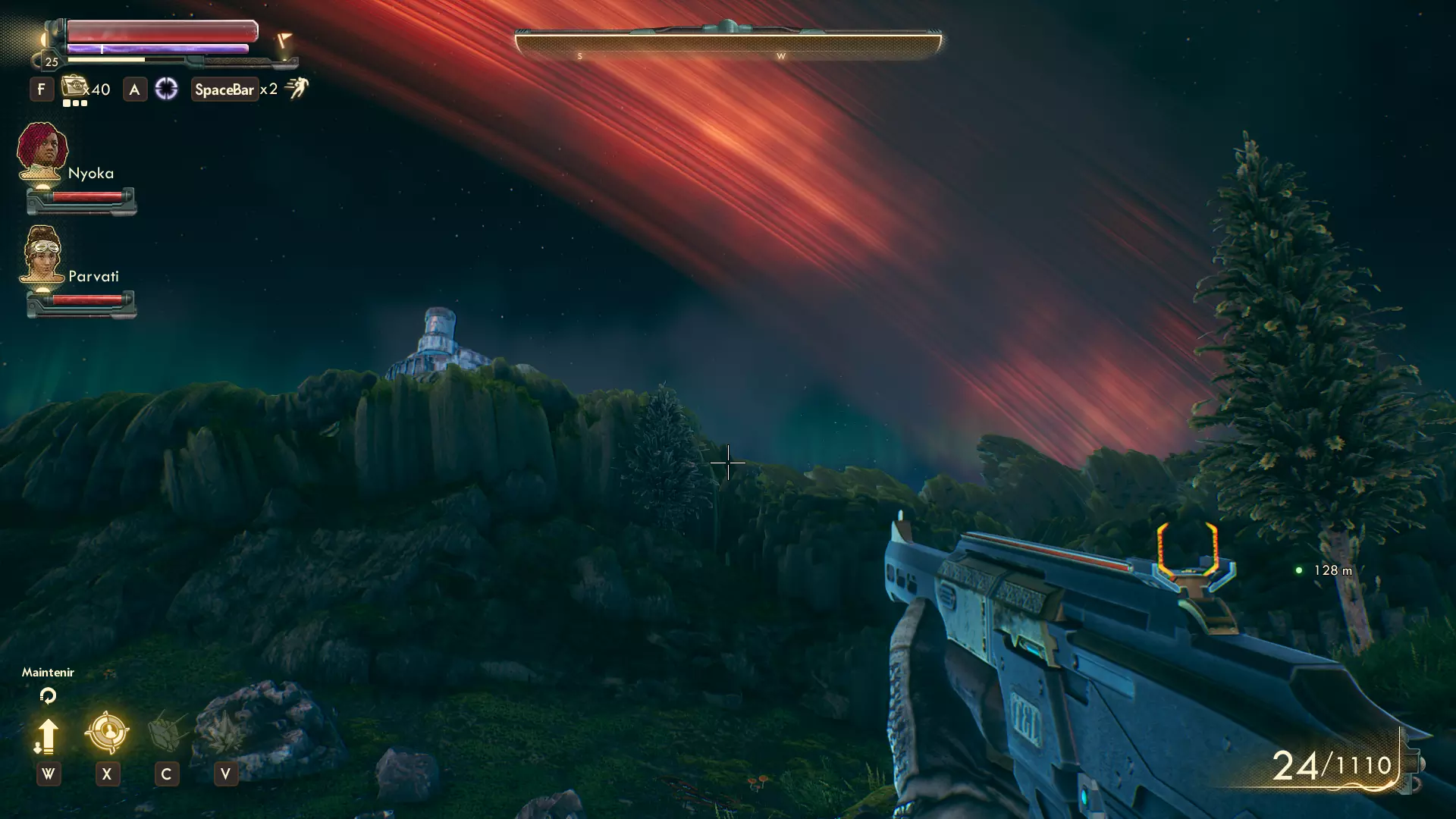Select Parvati's companion portrait
The image size is (1456, 819).
[x=42, y=254]
